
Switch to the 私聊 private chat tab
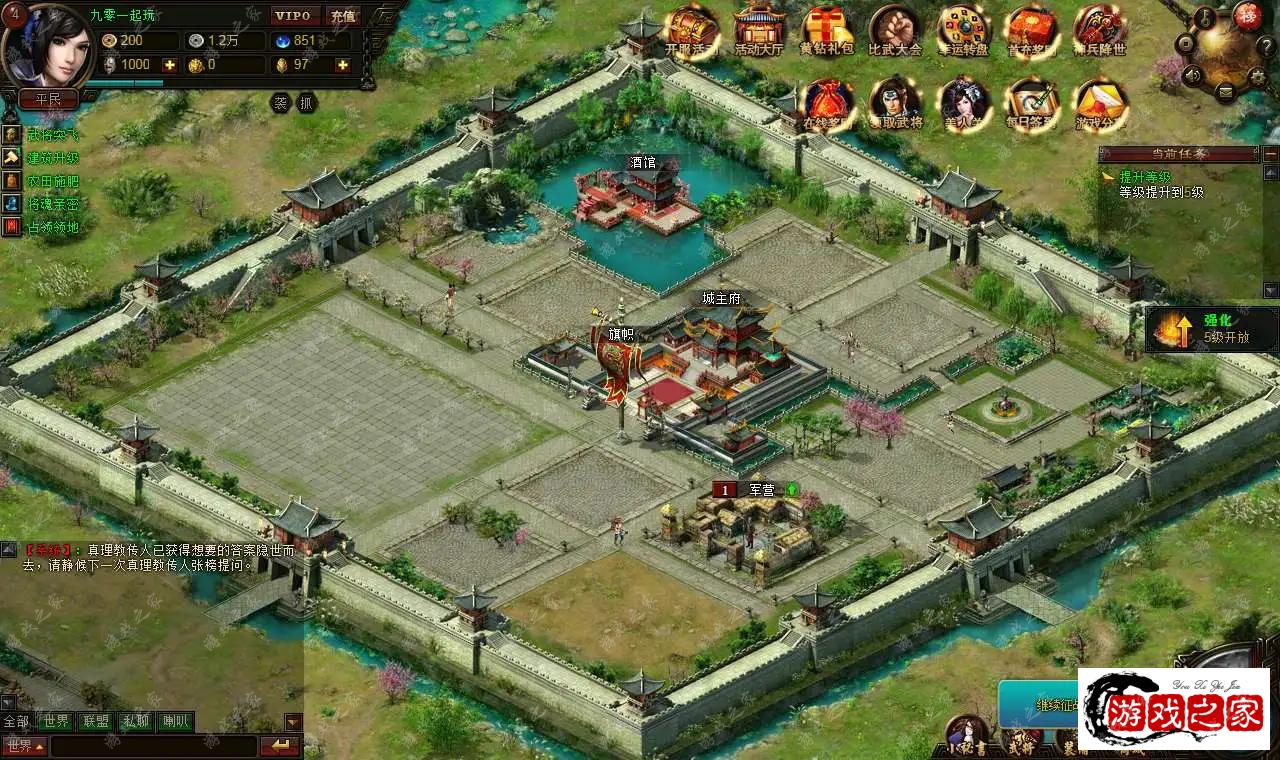tap(135, 721)
